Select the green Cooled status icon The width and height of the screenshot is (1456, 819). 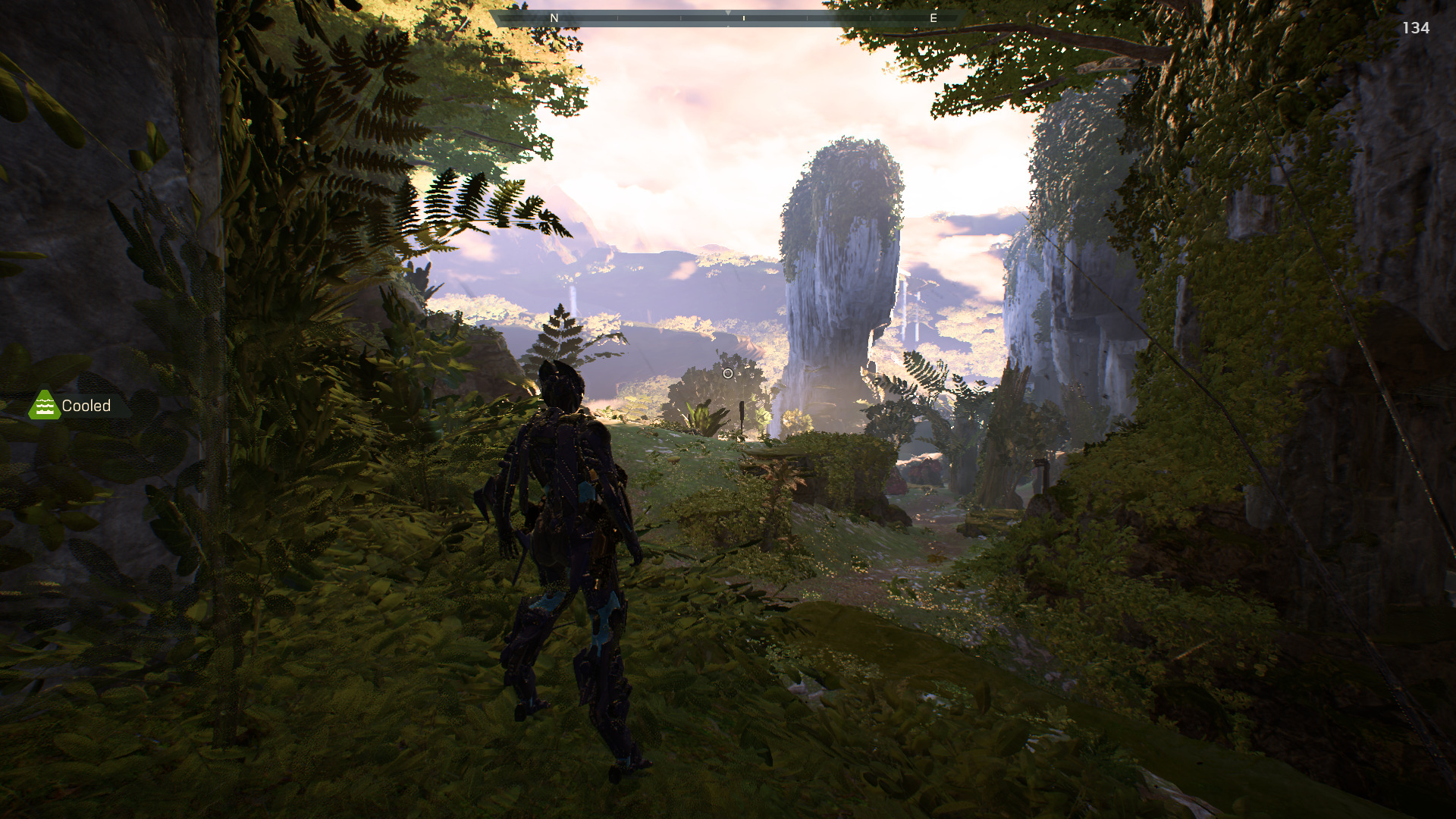point(44,406)
